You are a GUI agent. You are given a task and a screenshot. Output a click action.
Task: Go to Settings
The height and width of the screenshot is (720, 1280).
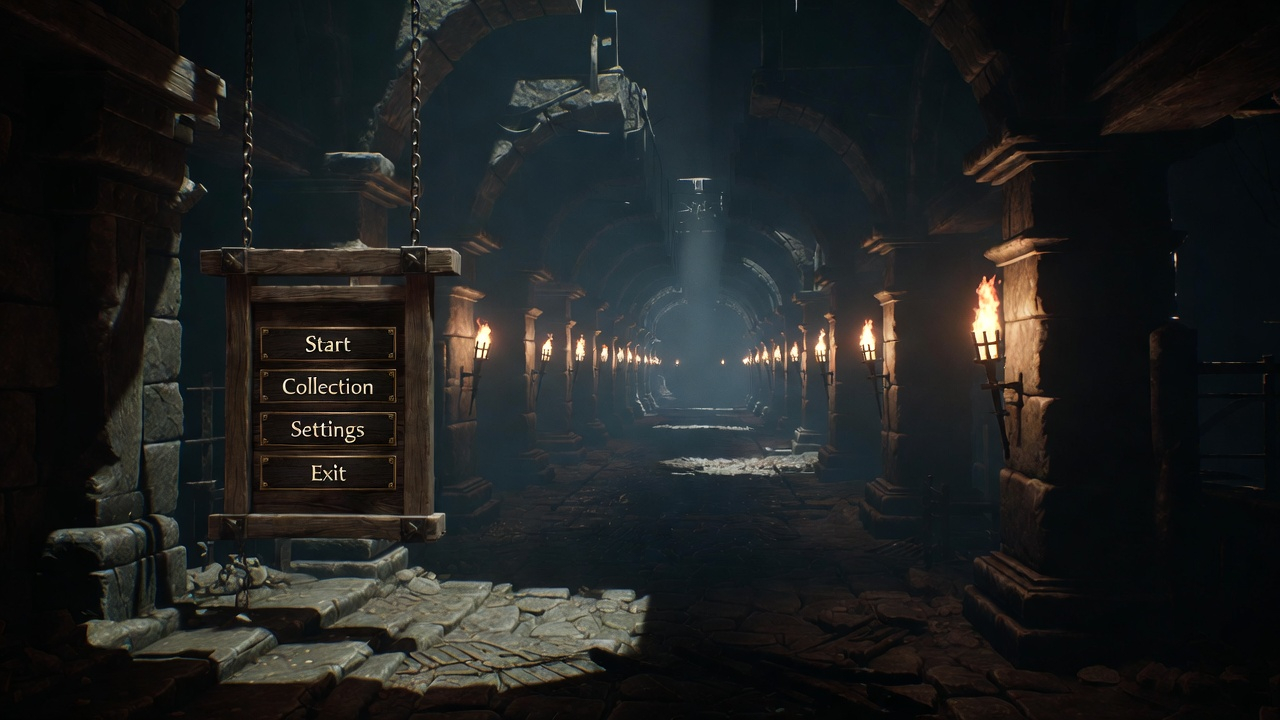pyautogui.click(x=328, y=430)
